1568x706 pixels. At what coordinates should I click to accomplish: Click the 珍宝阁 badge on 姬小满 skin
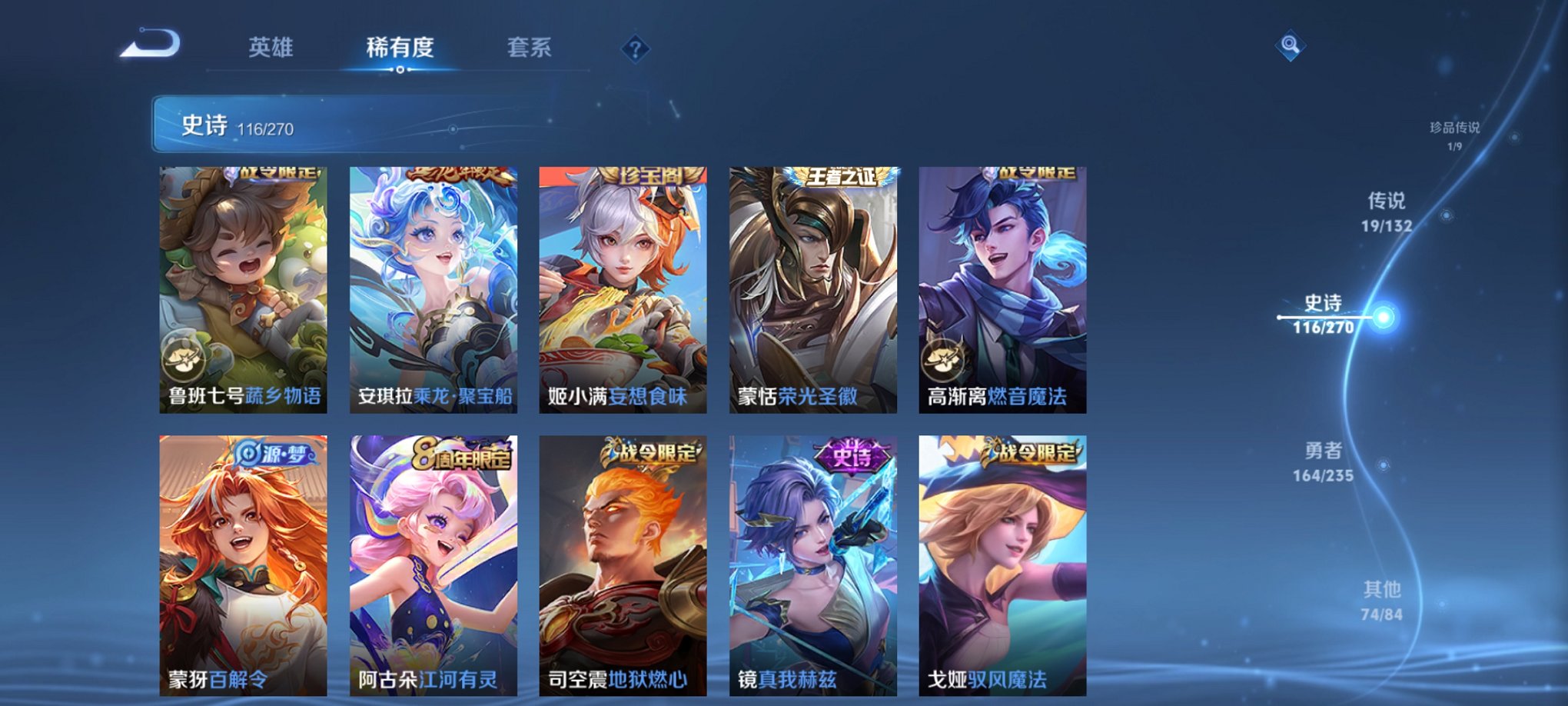(x=653, y=174)
